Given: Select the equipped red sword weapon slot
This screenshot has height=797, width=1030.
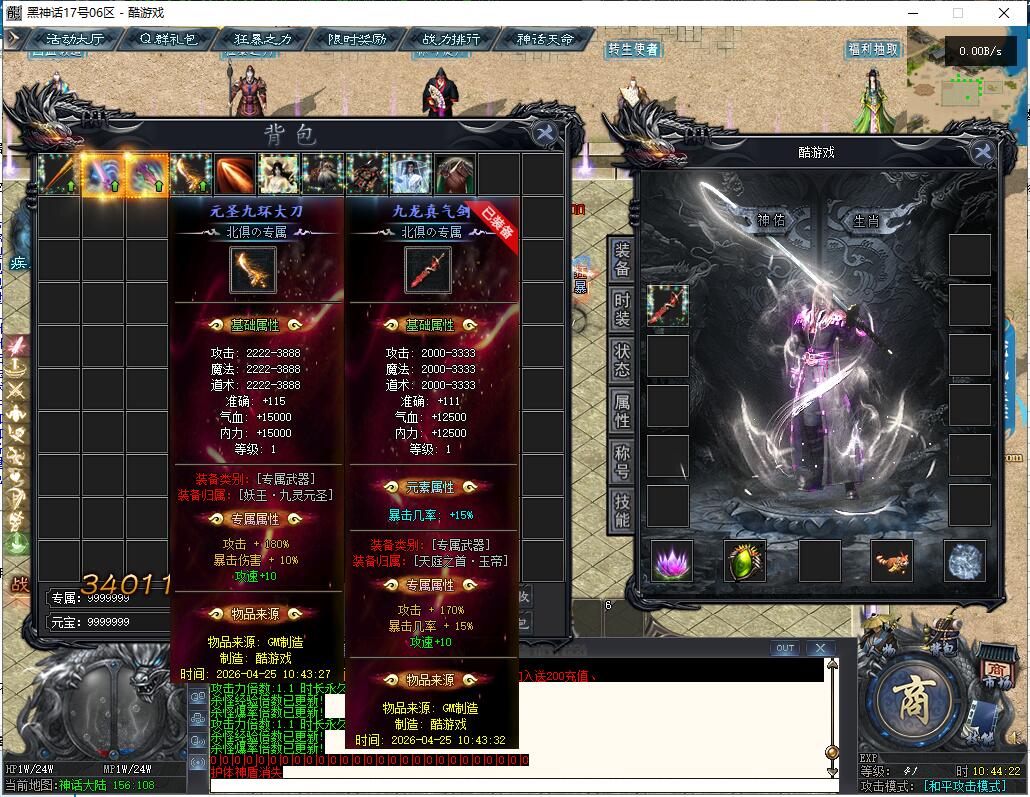Looking at the screenshot, I should click(x=668, y=305).
